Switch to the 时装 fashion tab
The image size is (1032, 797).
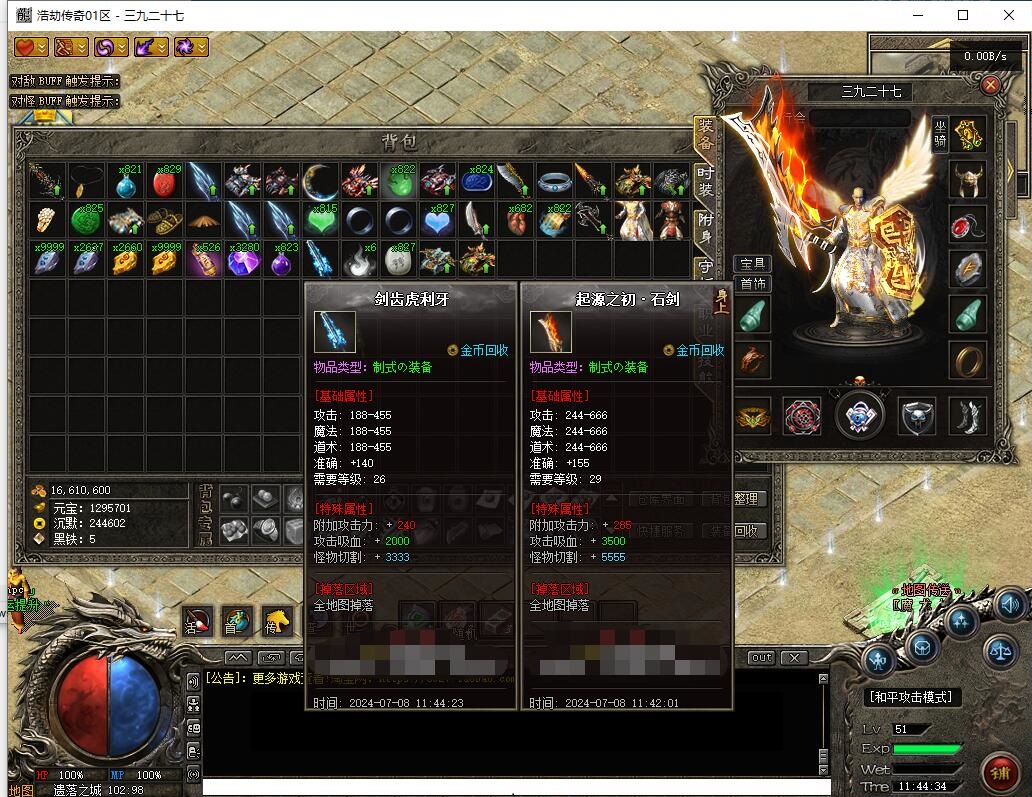pos(706,181)
